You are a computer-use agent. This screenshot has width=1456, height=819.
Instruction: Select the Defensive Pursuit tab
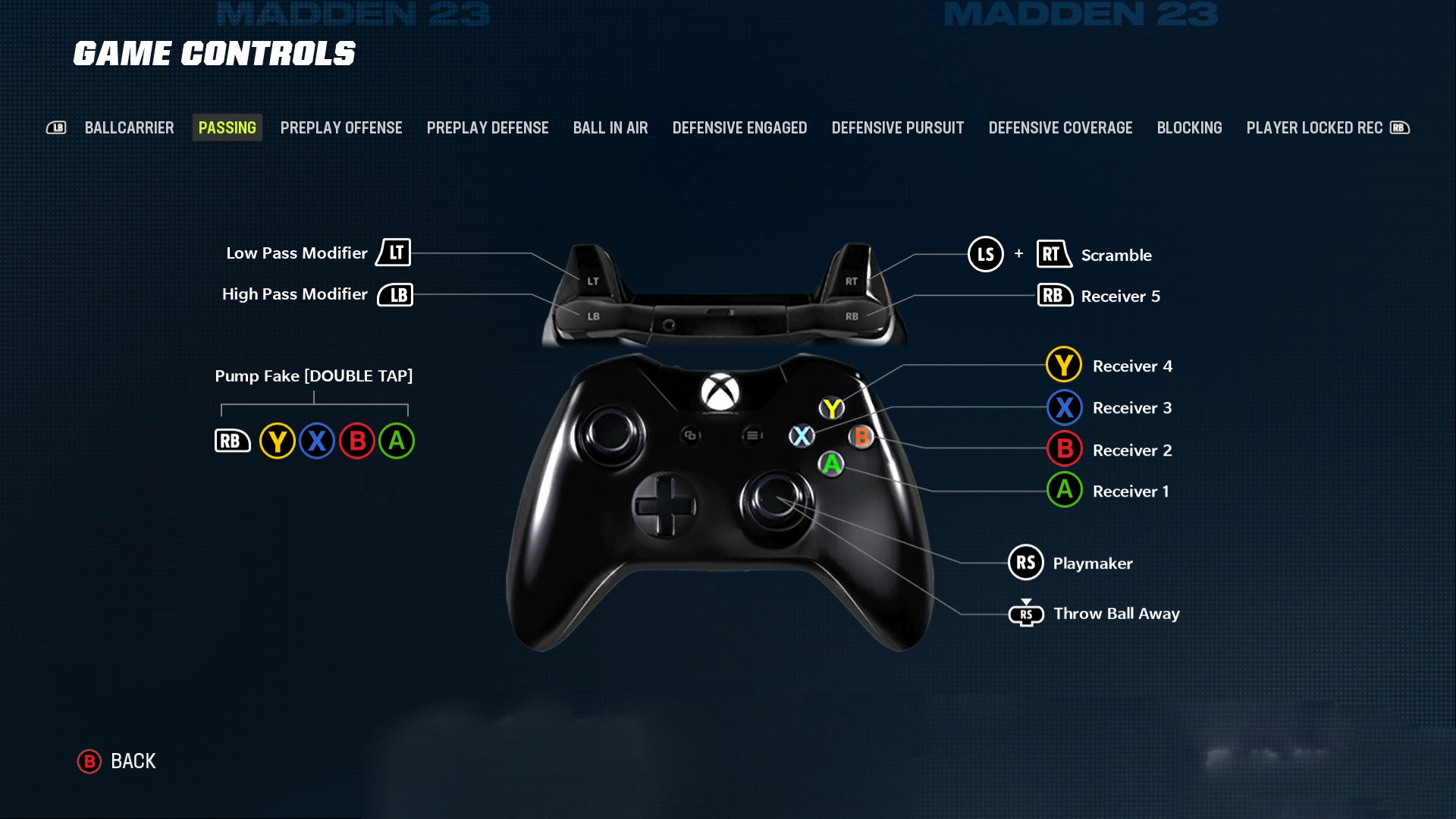[x=897, y=127]
